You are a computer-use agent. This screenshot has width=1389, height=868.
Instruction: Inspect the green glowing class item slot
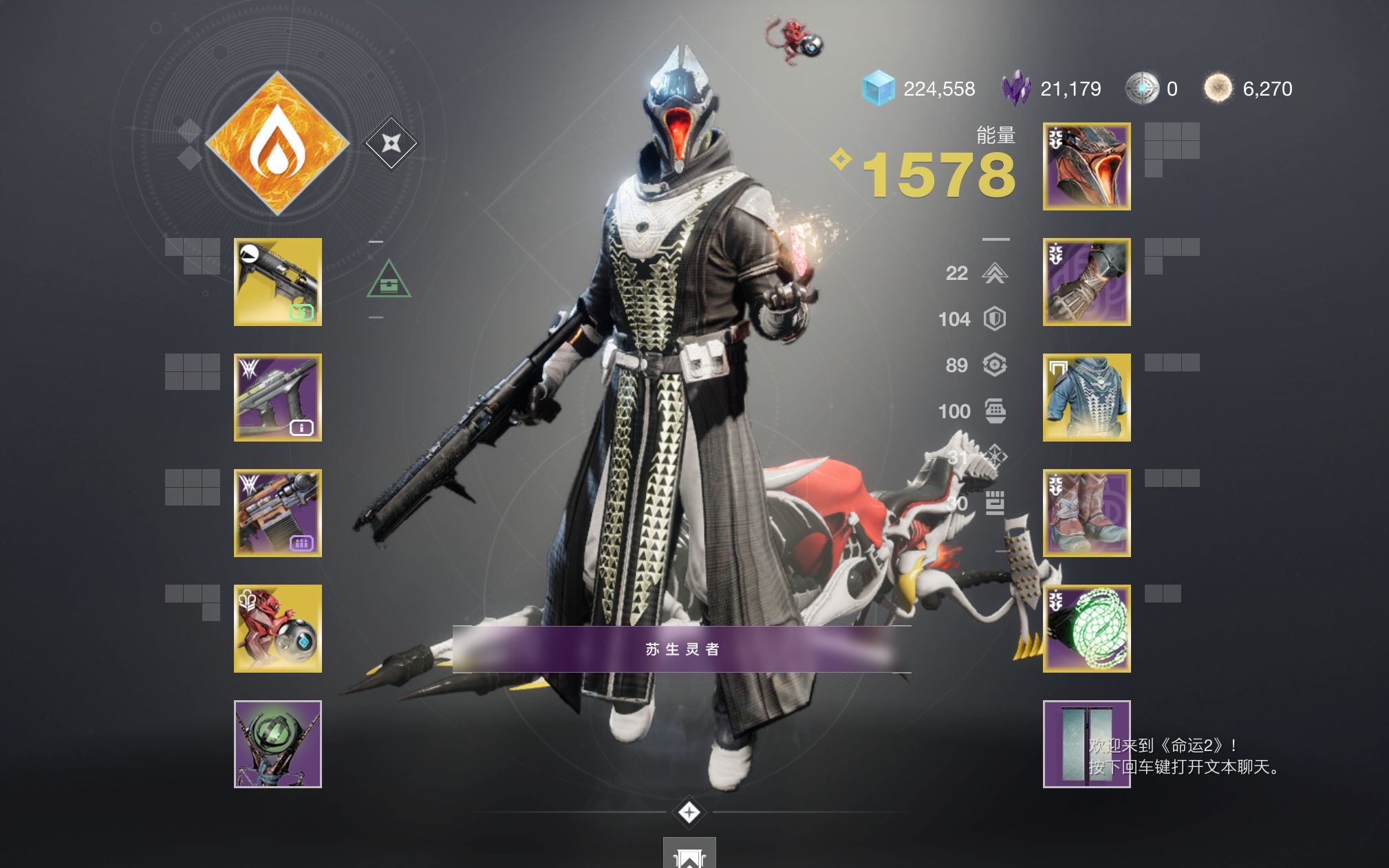[1086, 629]
